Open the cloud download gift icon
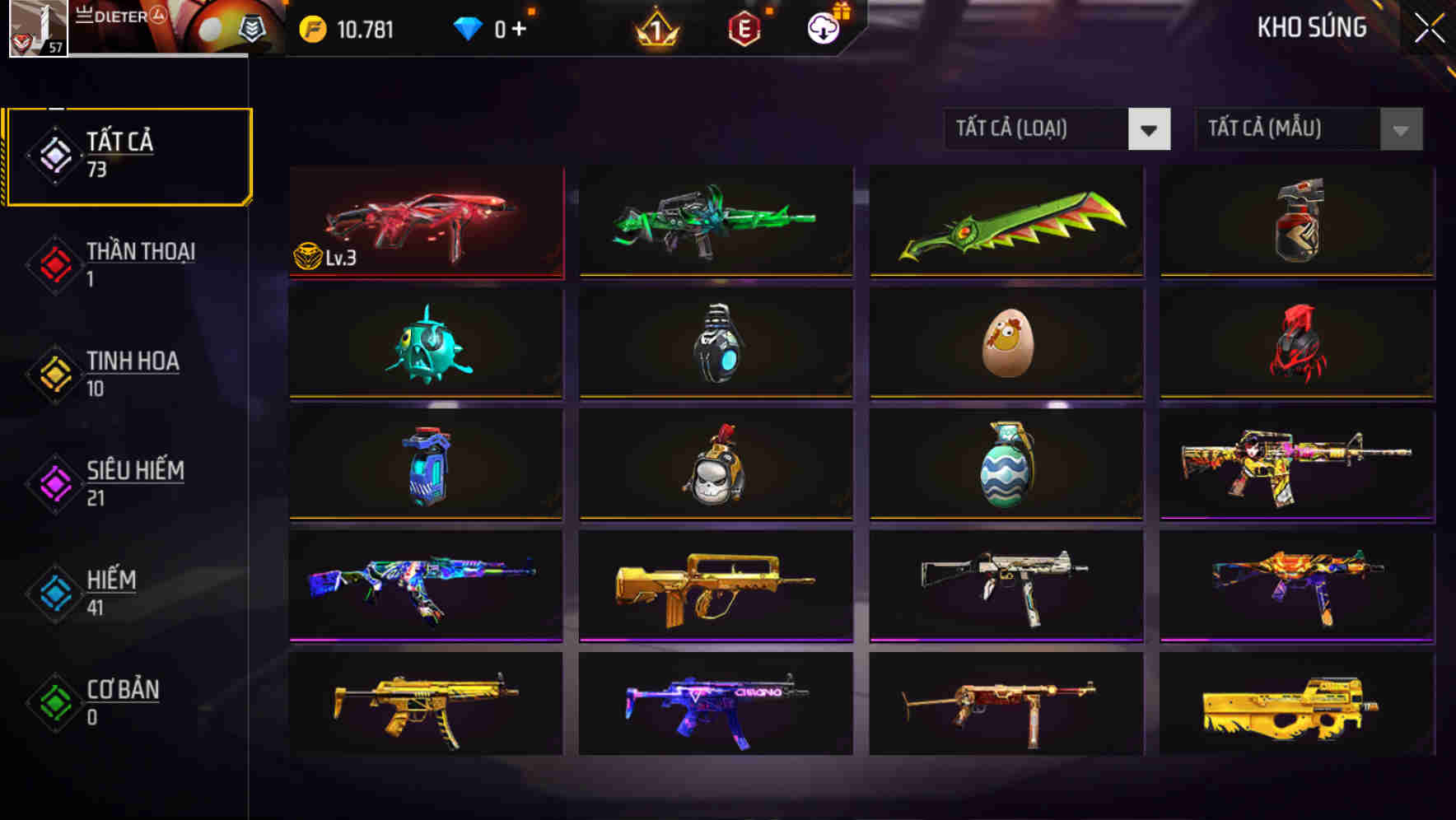Viewport: 1456px width, 820px height. click(x=821, y=27)
